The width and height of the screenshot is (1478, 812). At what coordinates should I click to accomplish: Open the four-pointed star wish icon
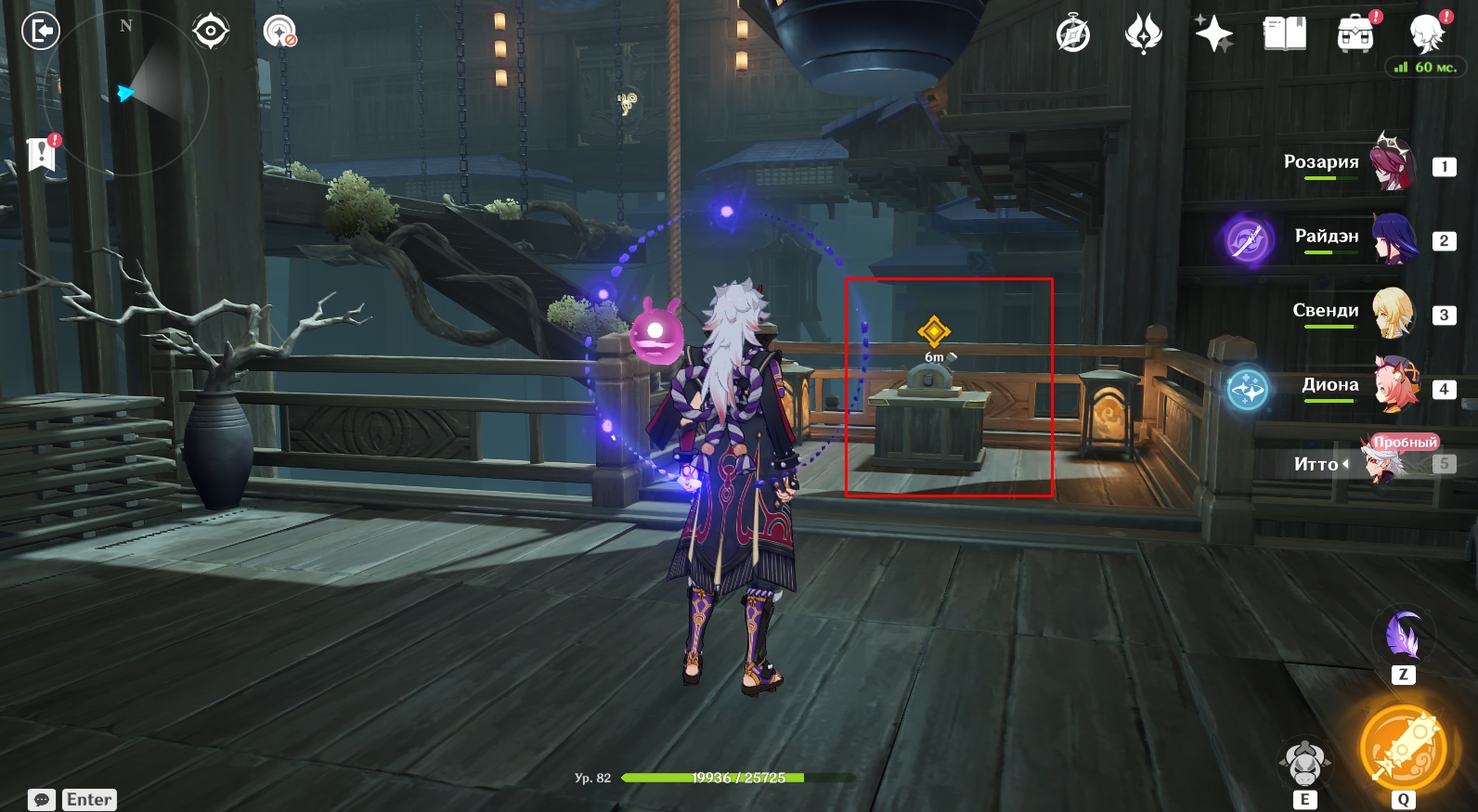[1213, 35]
